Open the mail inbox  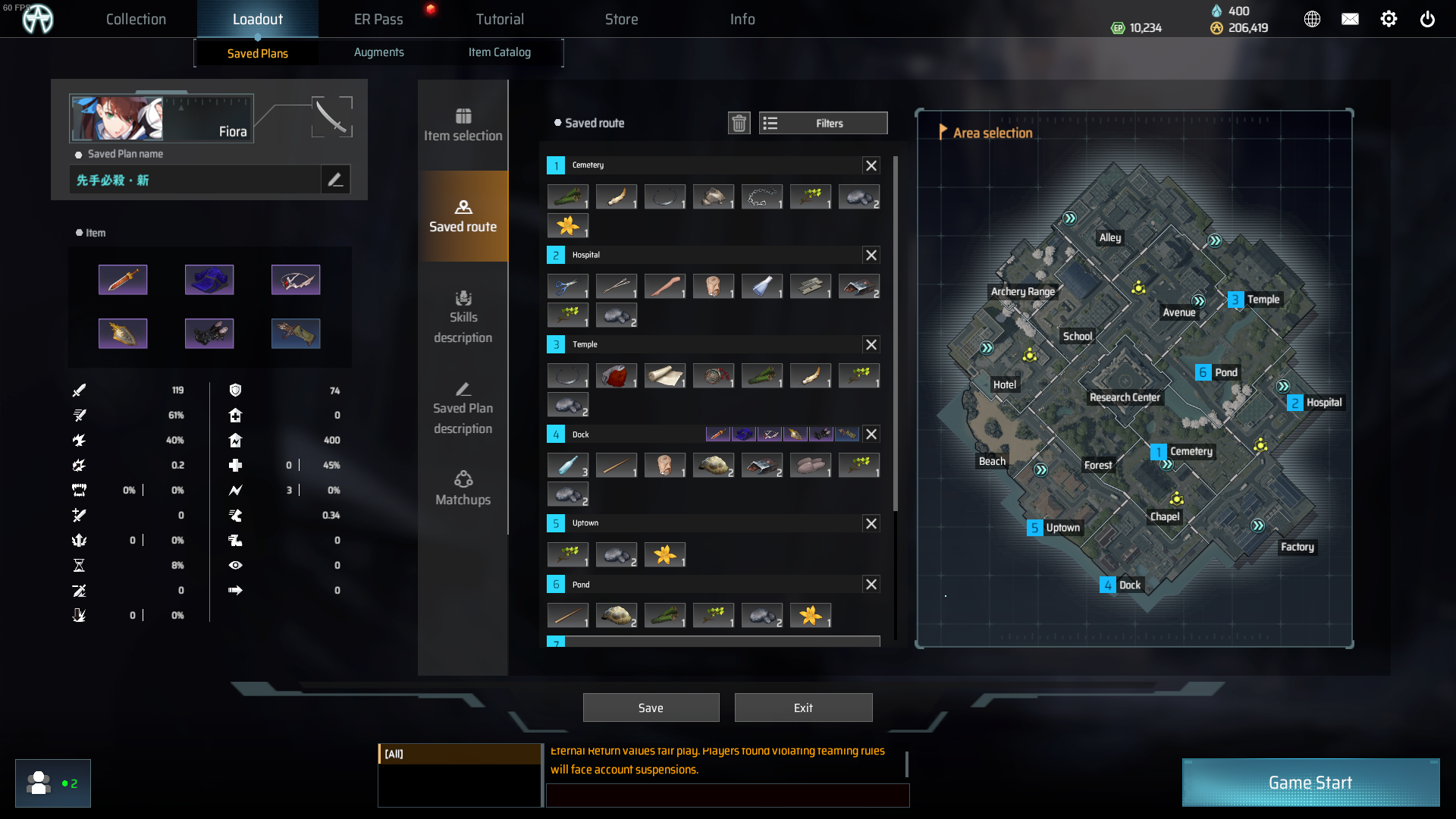click(1350, 20)
